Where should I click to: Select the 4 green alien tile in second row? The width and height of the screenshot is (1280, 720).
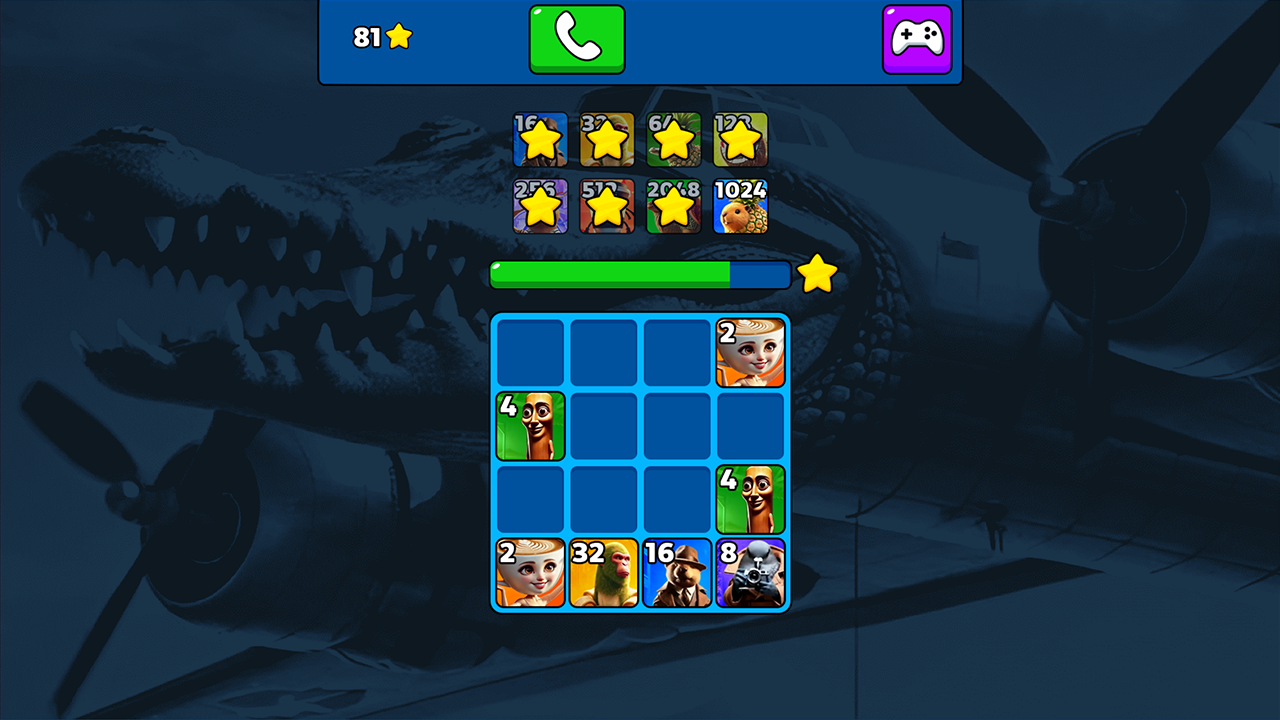(x=530, y=425)
